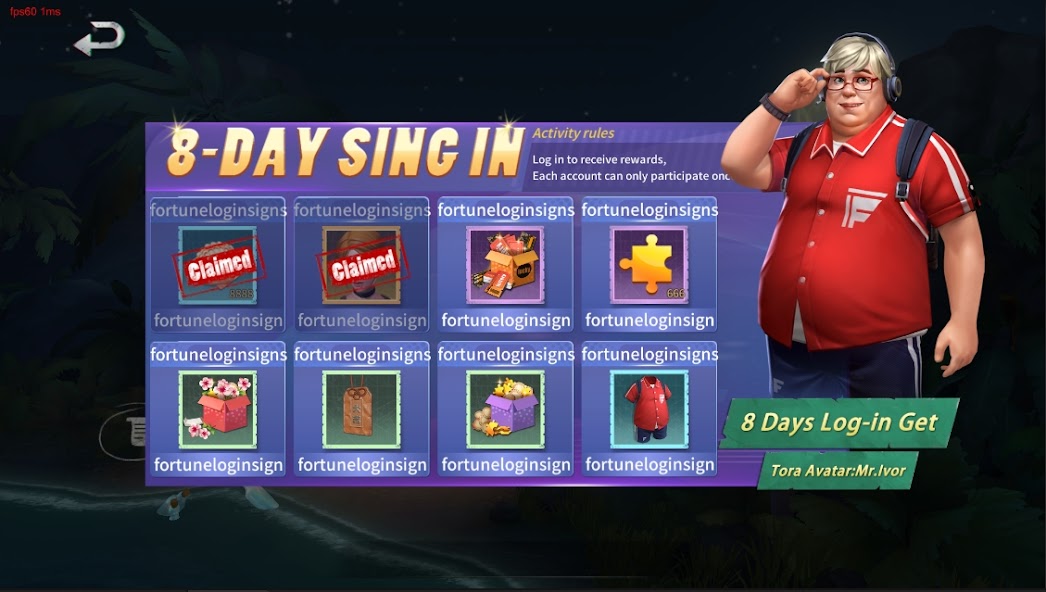This screenshot has height=592, width=1046.
Task: Go back using the return arrow
Action: (99, 39)
